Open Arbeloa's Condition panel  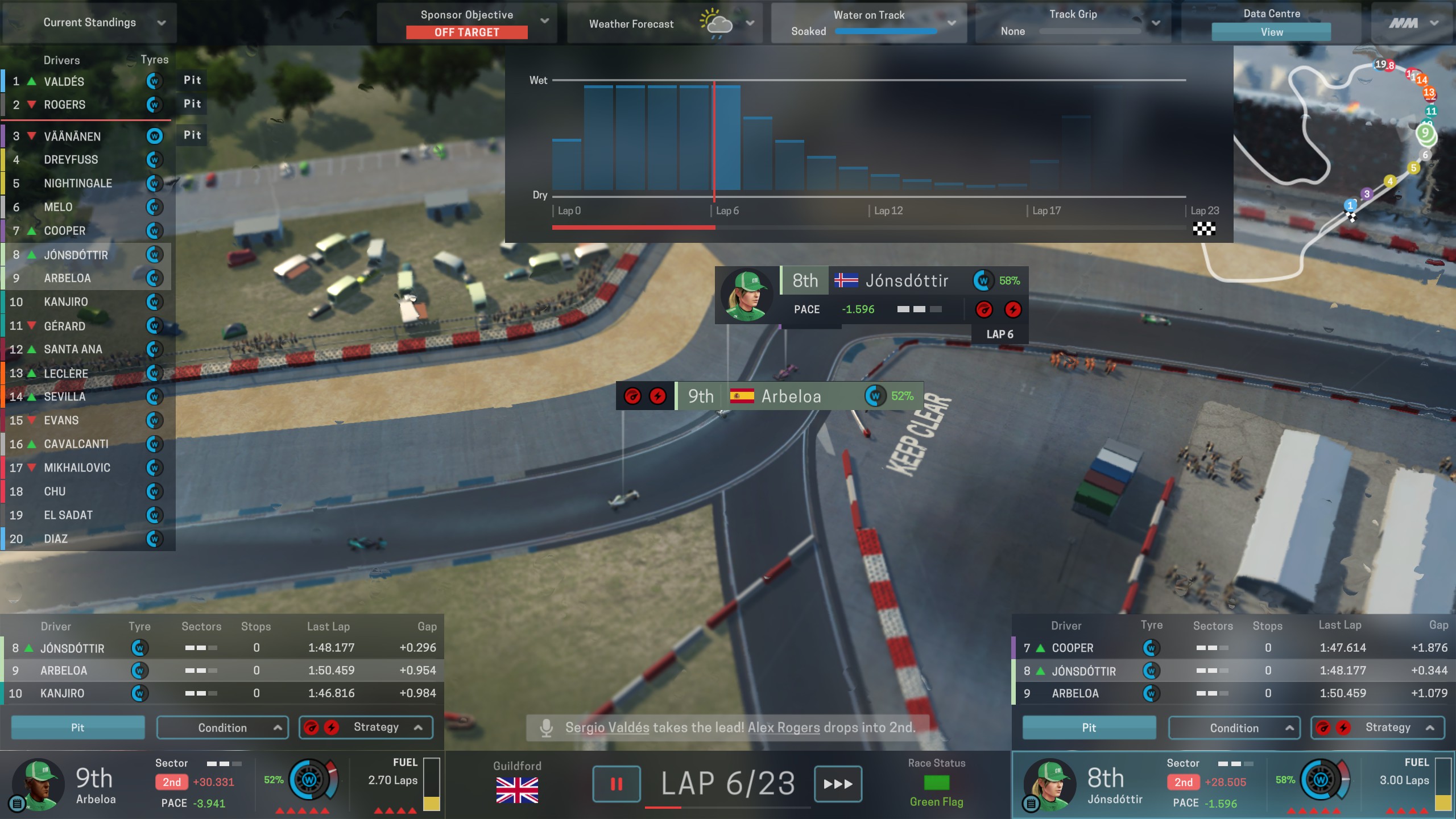pos(222,727)
